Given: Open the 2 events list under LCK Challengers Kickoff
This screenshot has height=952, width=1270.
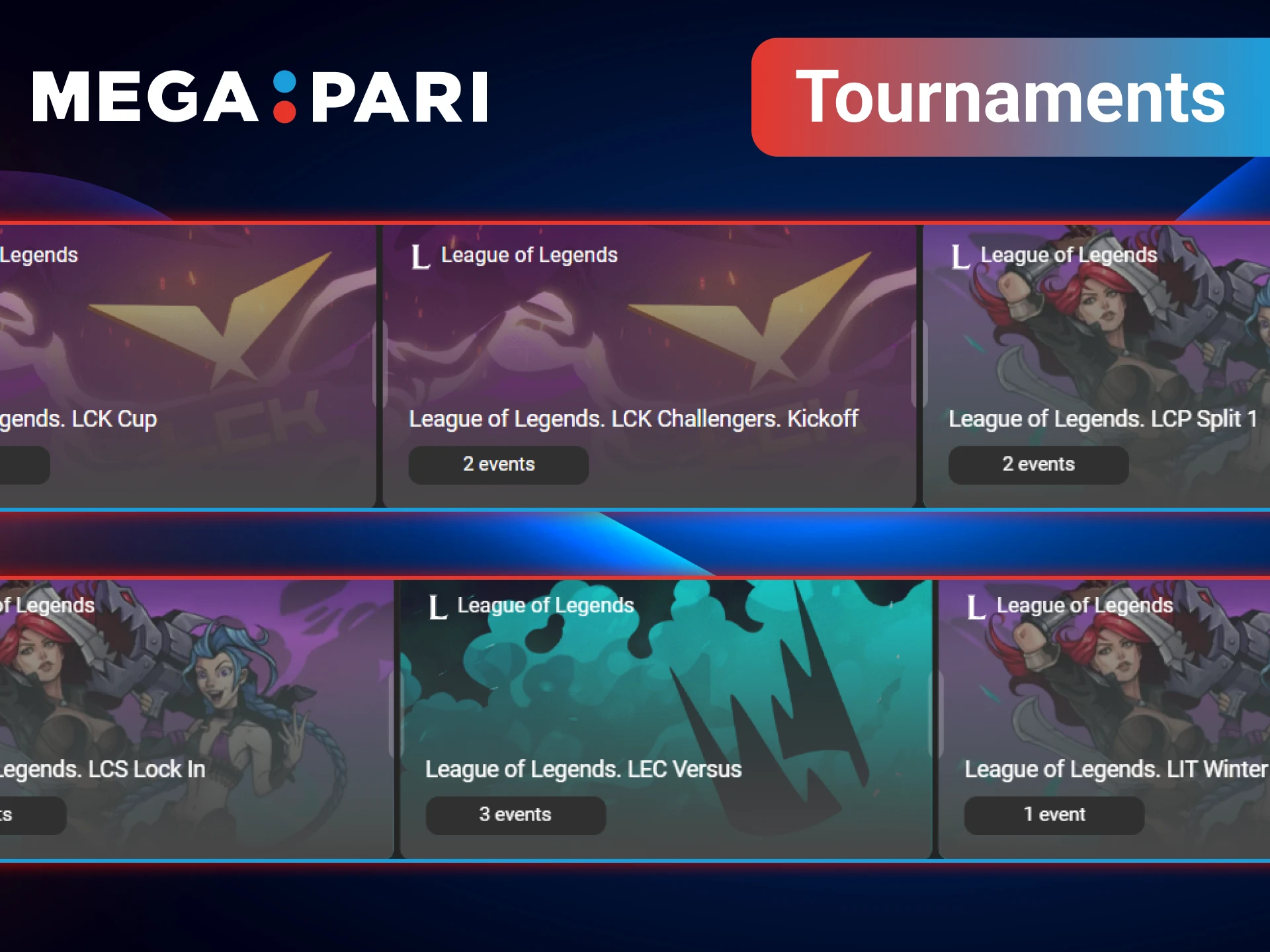Looking at the screenshot, I should [x=499, y=464].
